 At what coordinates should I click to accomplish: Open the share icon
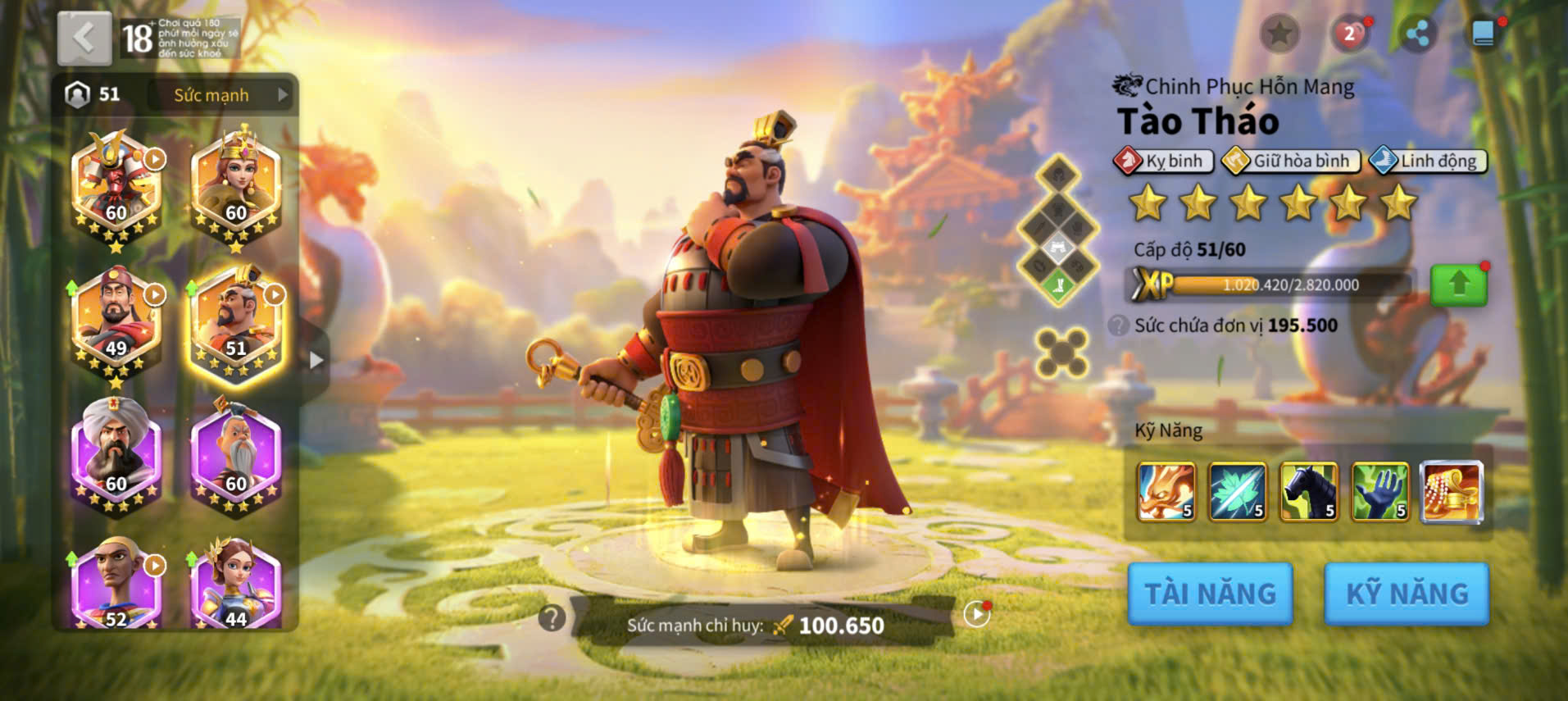click(1416, 34)
